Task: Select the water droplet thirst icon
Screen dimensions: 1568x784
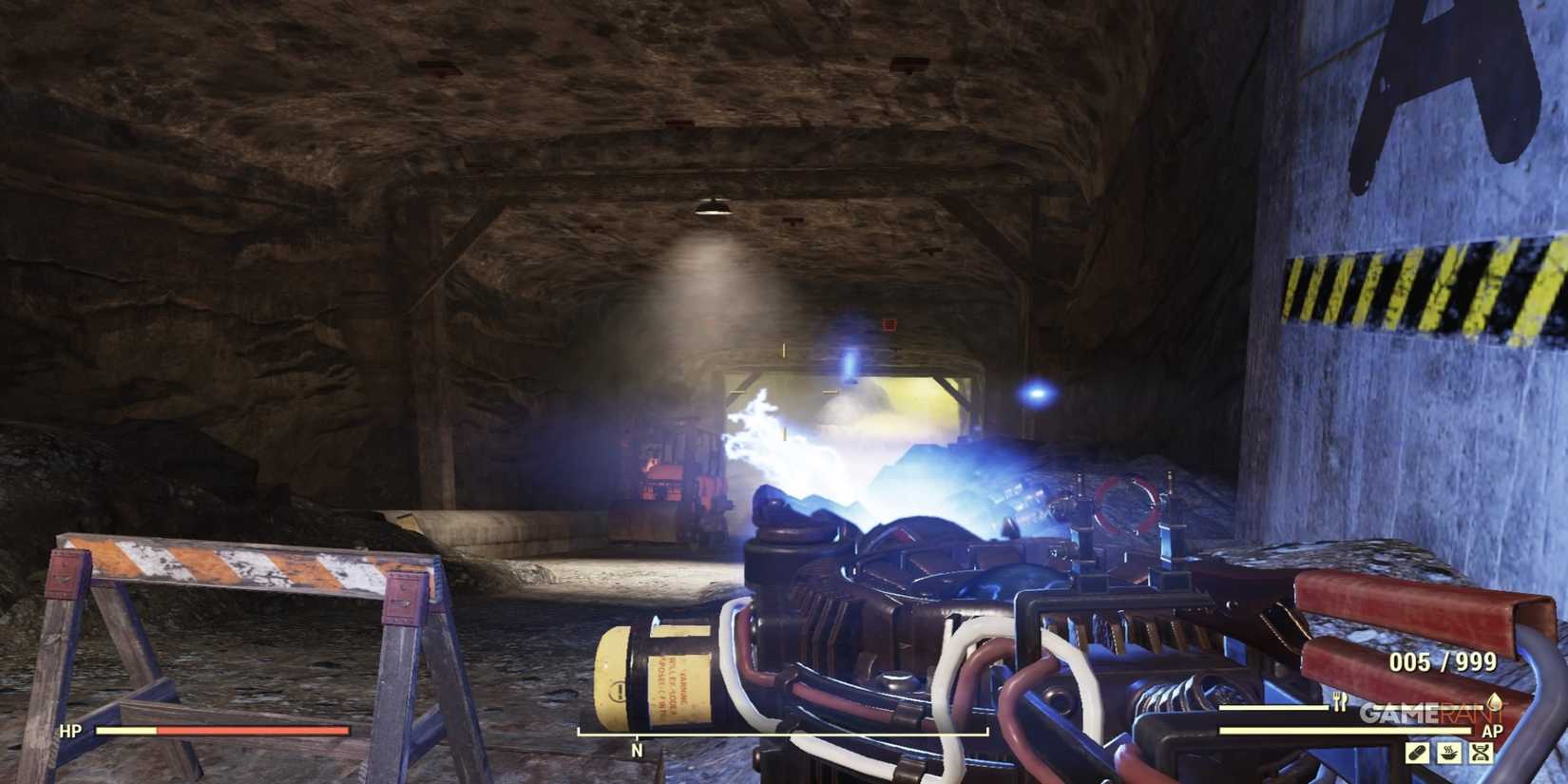Action: [1495, 705]
